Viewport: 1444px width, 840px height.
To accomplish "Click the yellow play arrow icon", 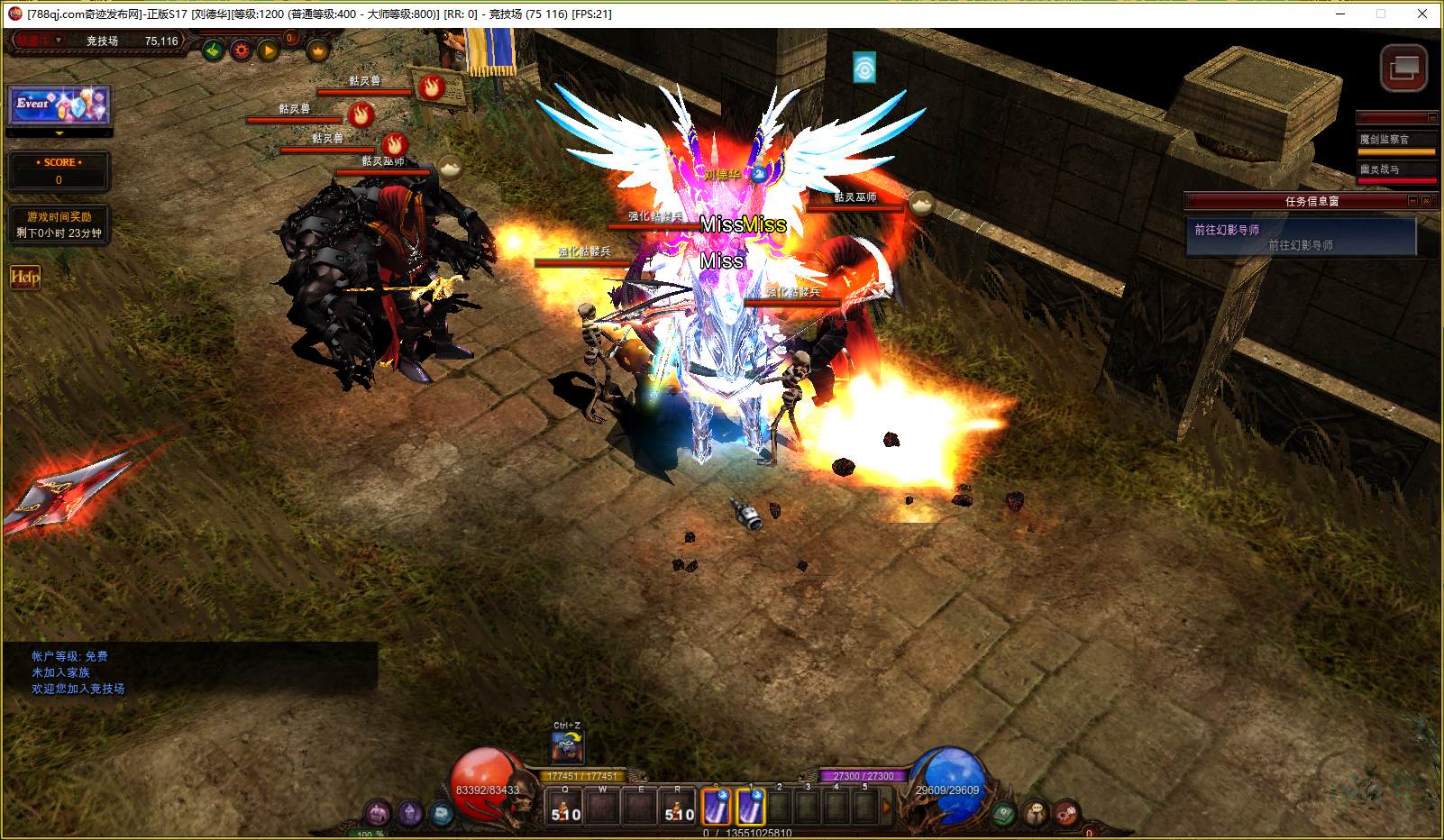I will pos(269,50).
